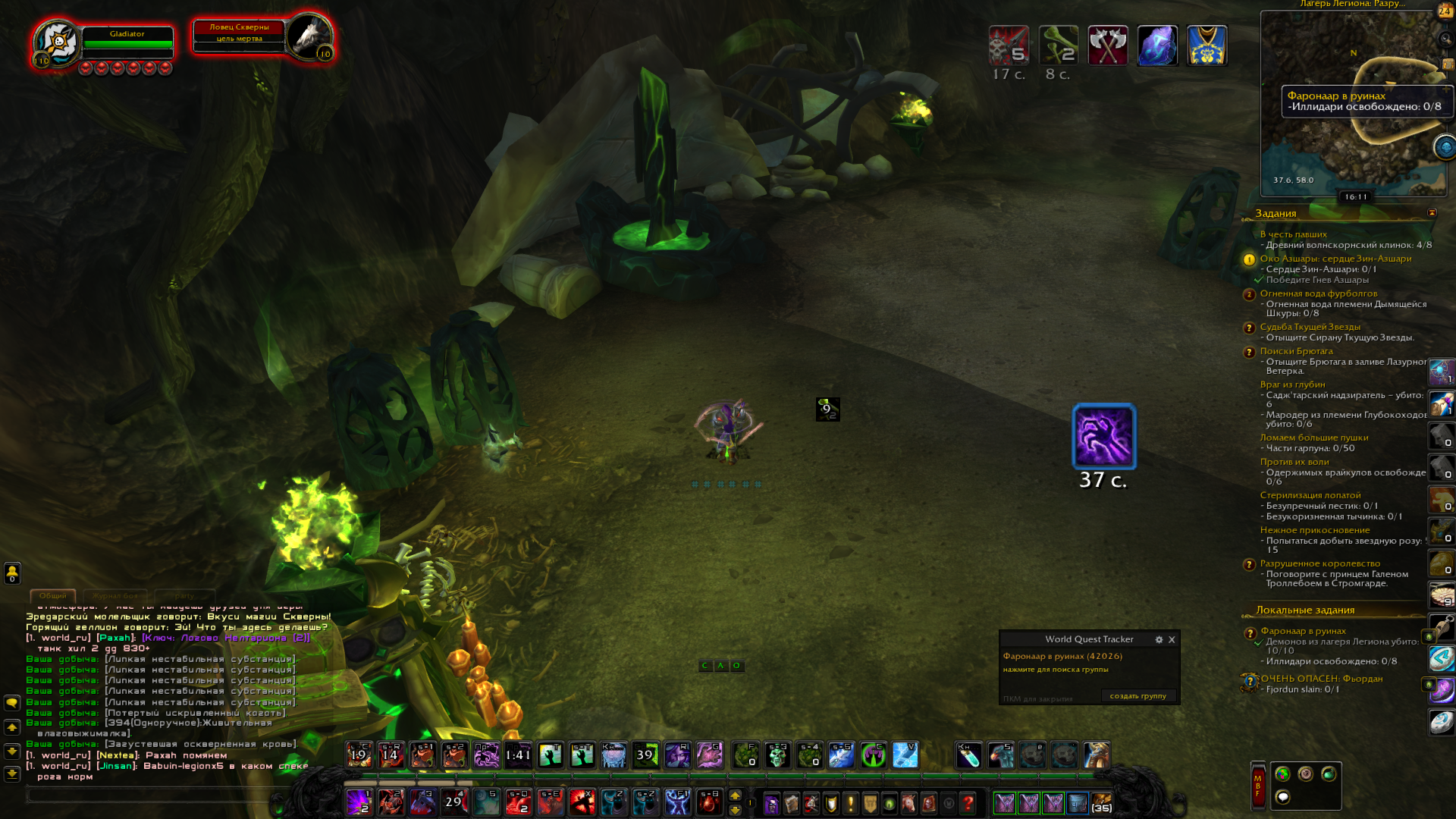Click the 'Ловец Скверны' target frame
The image size is (1456, 819).
[x=239, y=33]
